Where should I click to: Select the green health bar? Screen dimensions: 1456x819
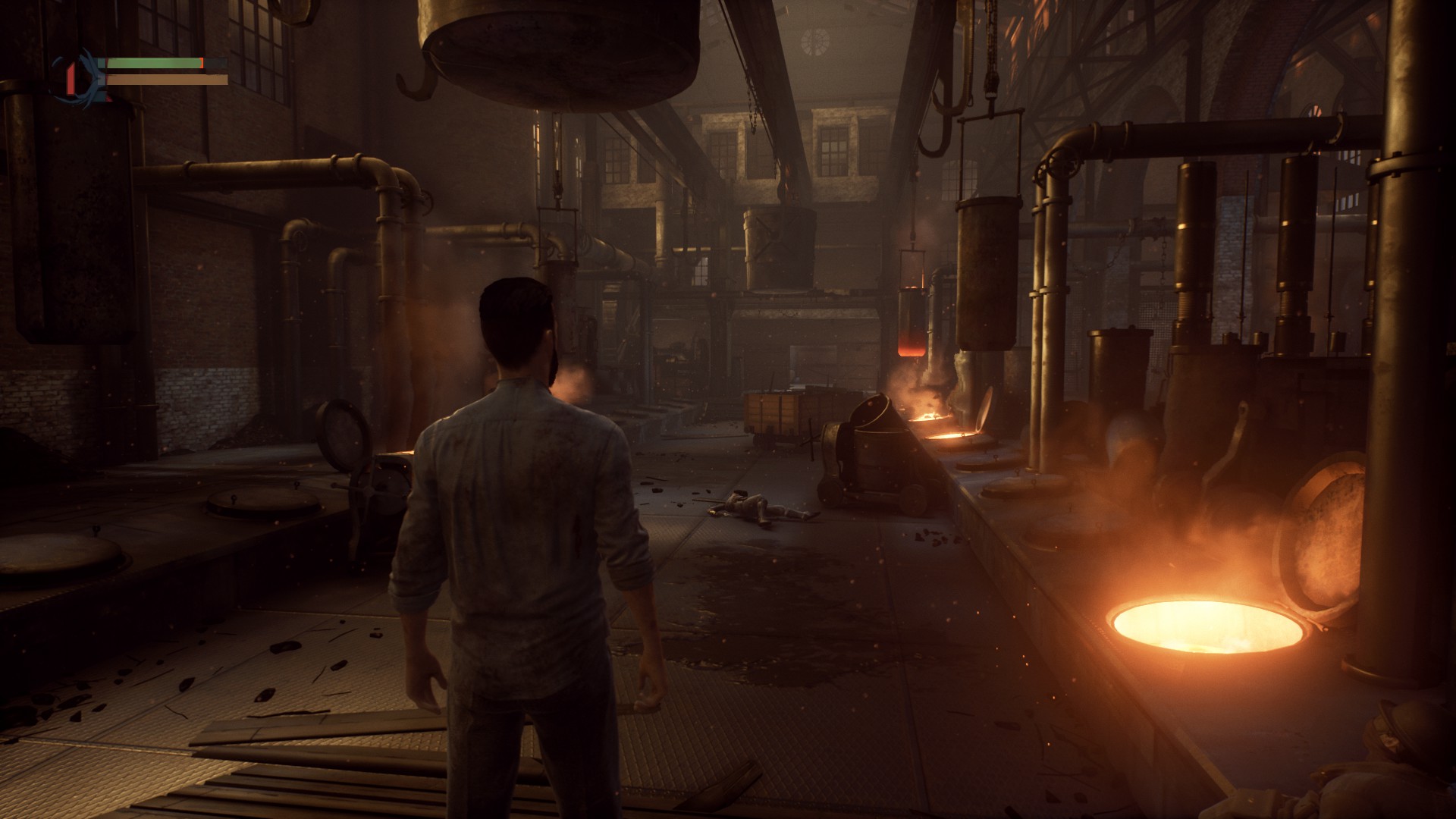point(152,64)
